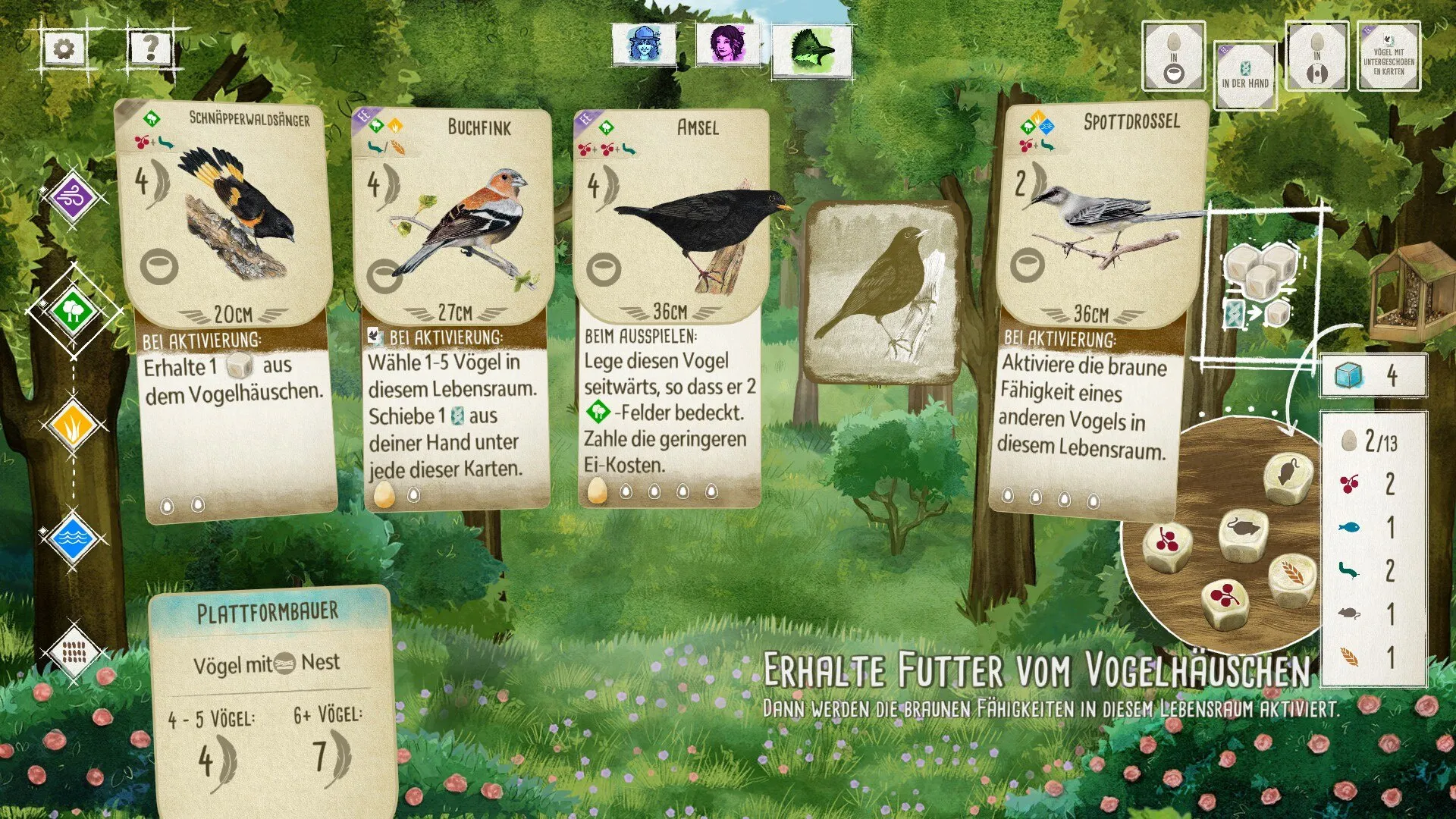Open the 'In der Hand' goal tile
The height and width of the screenshot is (819, 1456).
(x=1244, y=75)
